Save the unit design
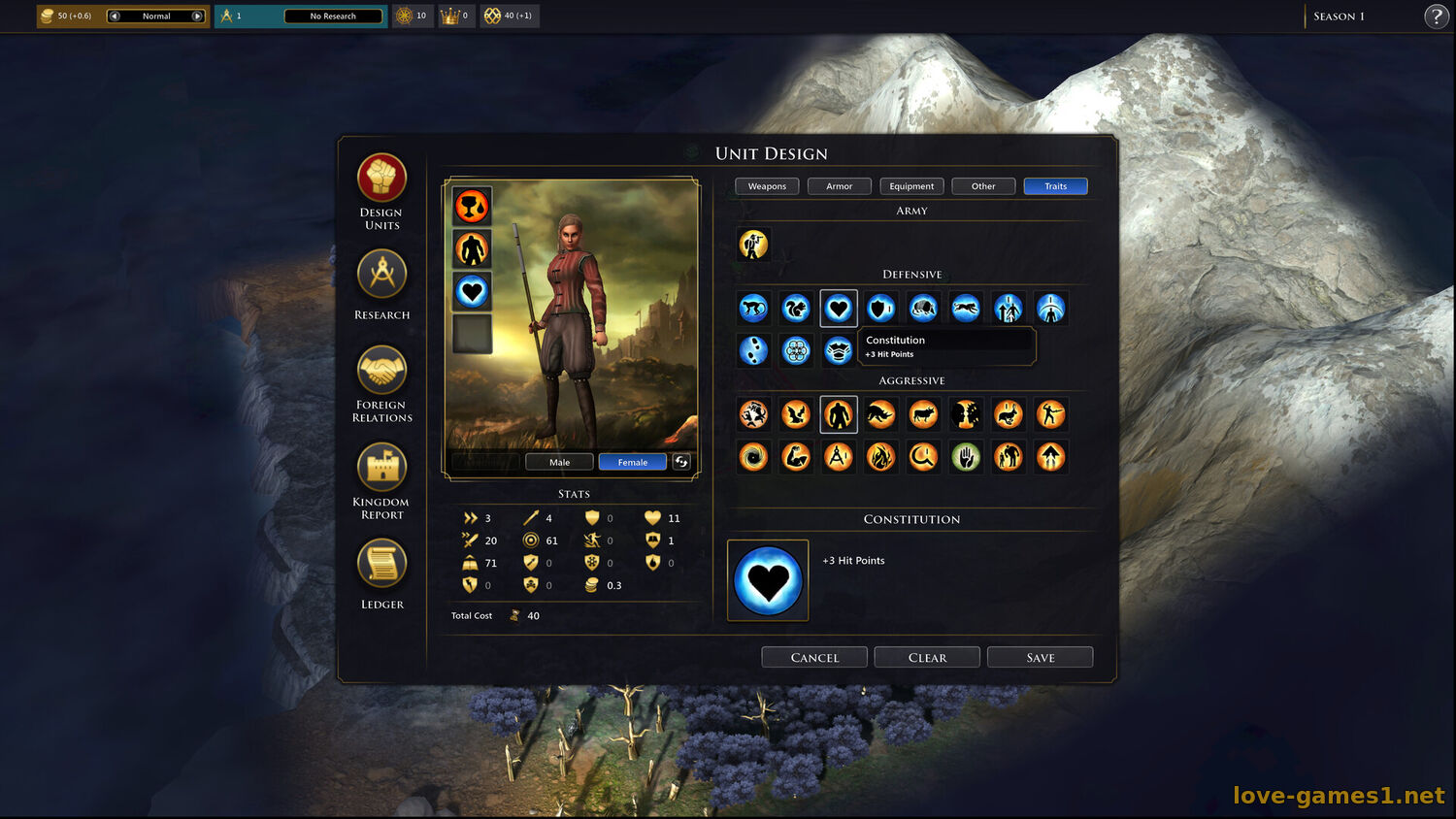The image size is (1456, 819). click(1040, 657)
